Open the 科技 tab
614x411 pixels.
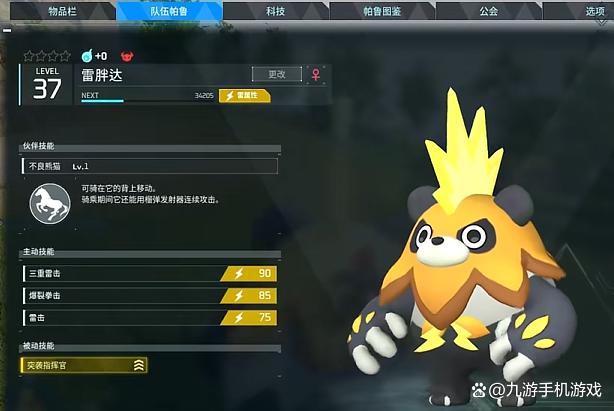275,11
